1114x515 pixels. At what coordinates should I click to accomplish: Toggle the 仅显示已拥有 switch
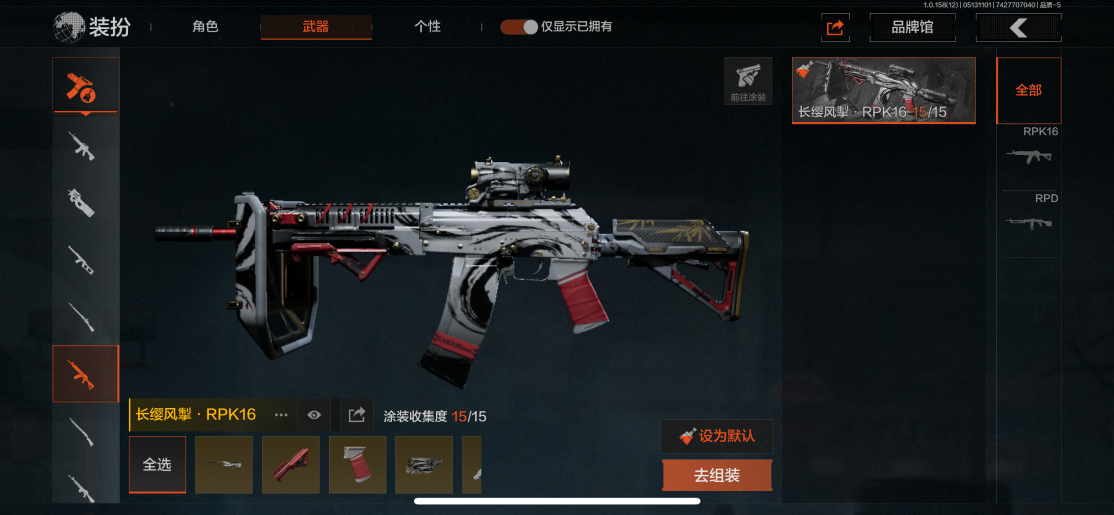519,27
